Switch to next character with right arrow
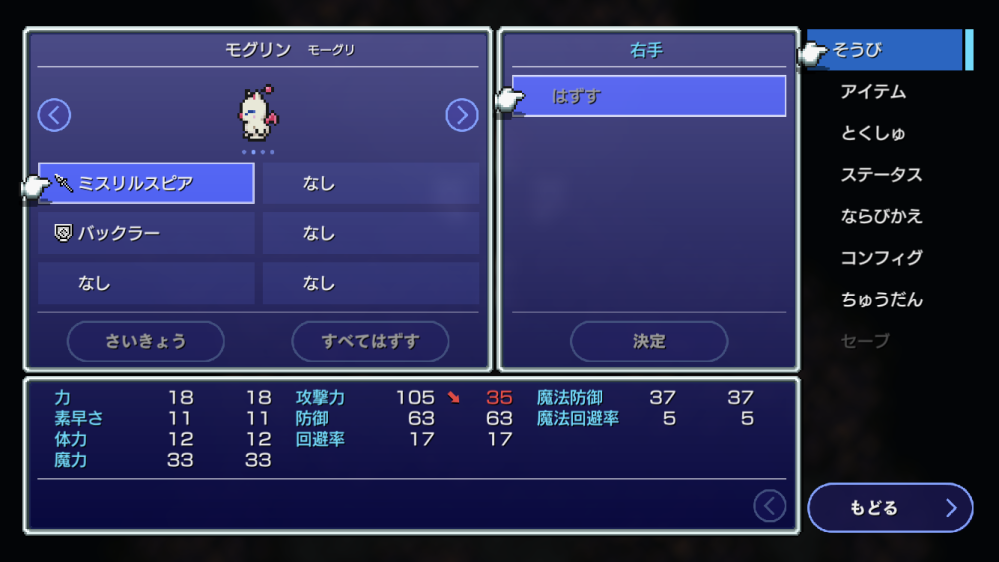 click(x=461, y=115)
